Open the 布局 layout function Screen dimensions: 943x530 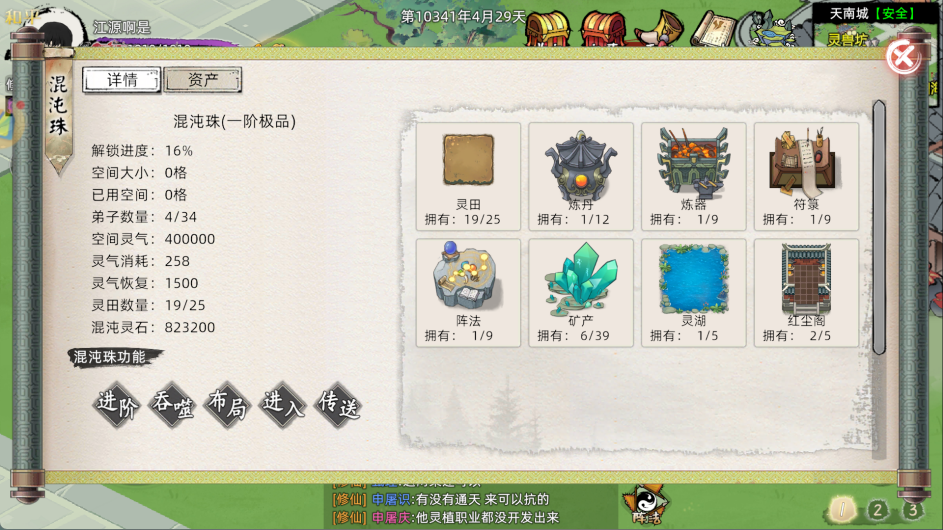(x=227, y=404)
